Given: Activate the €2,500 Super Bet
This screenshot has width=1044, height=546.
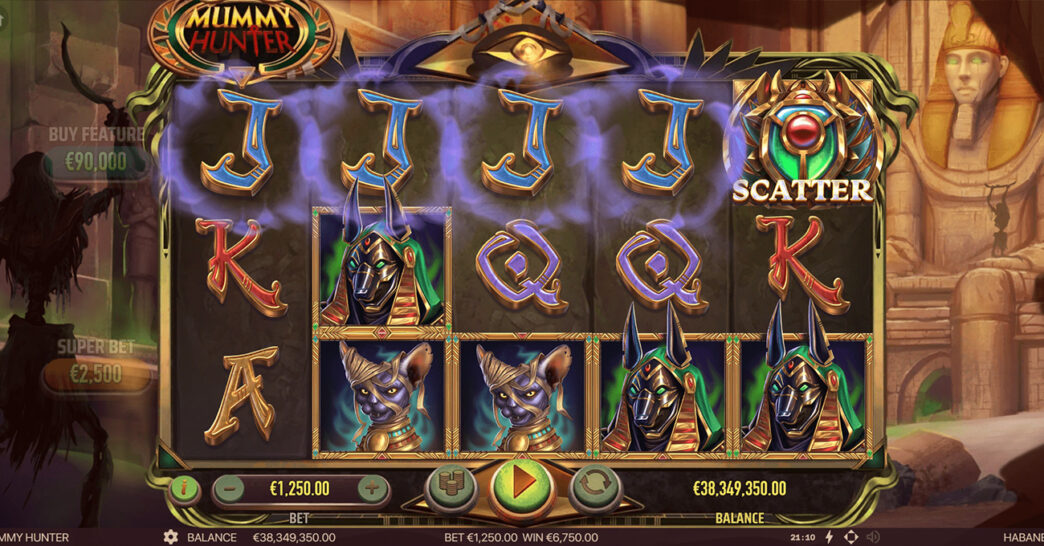Looking at the screenshot, I should tap(98, 376).
